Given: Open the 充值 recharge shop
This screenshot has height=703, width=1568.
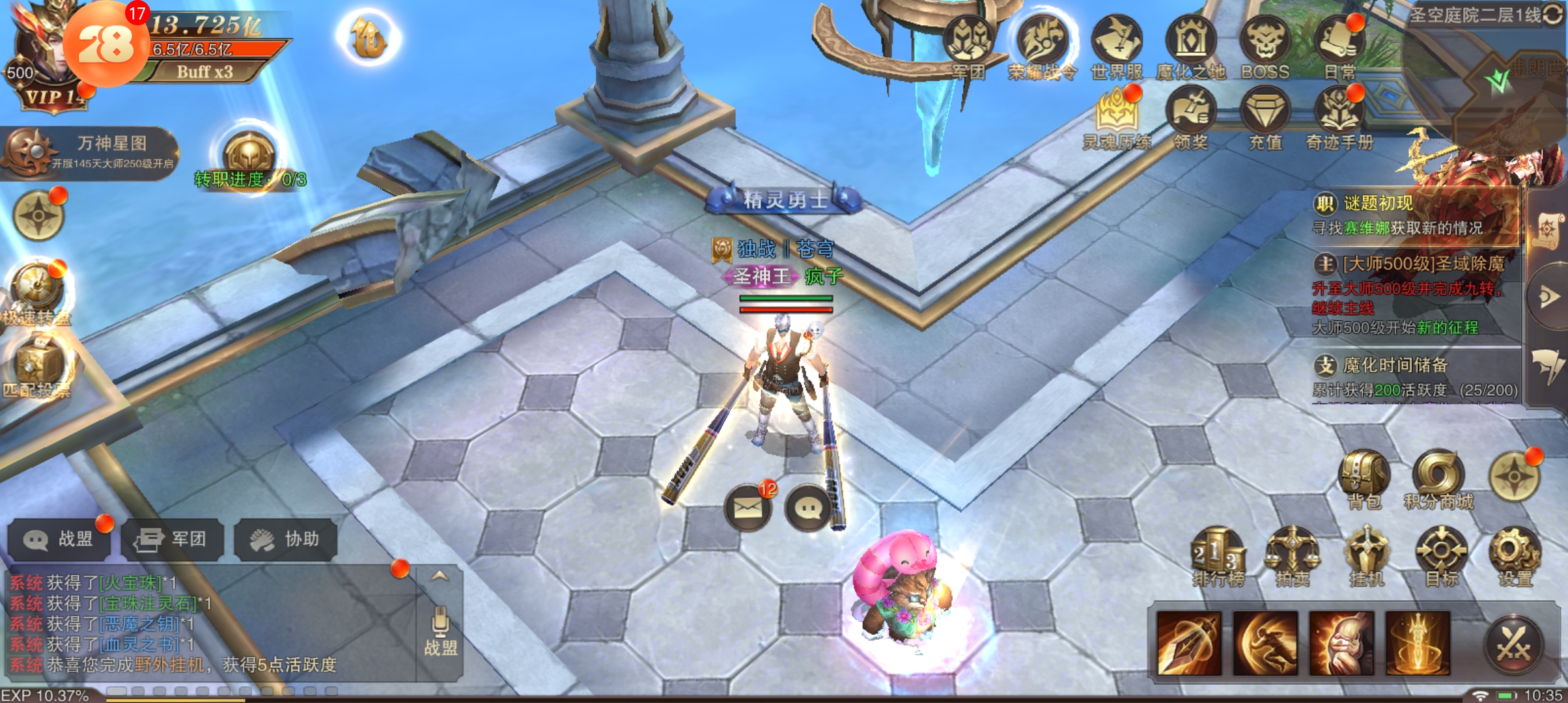Looking at the screenshot, I should 1265,116.
